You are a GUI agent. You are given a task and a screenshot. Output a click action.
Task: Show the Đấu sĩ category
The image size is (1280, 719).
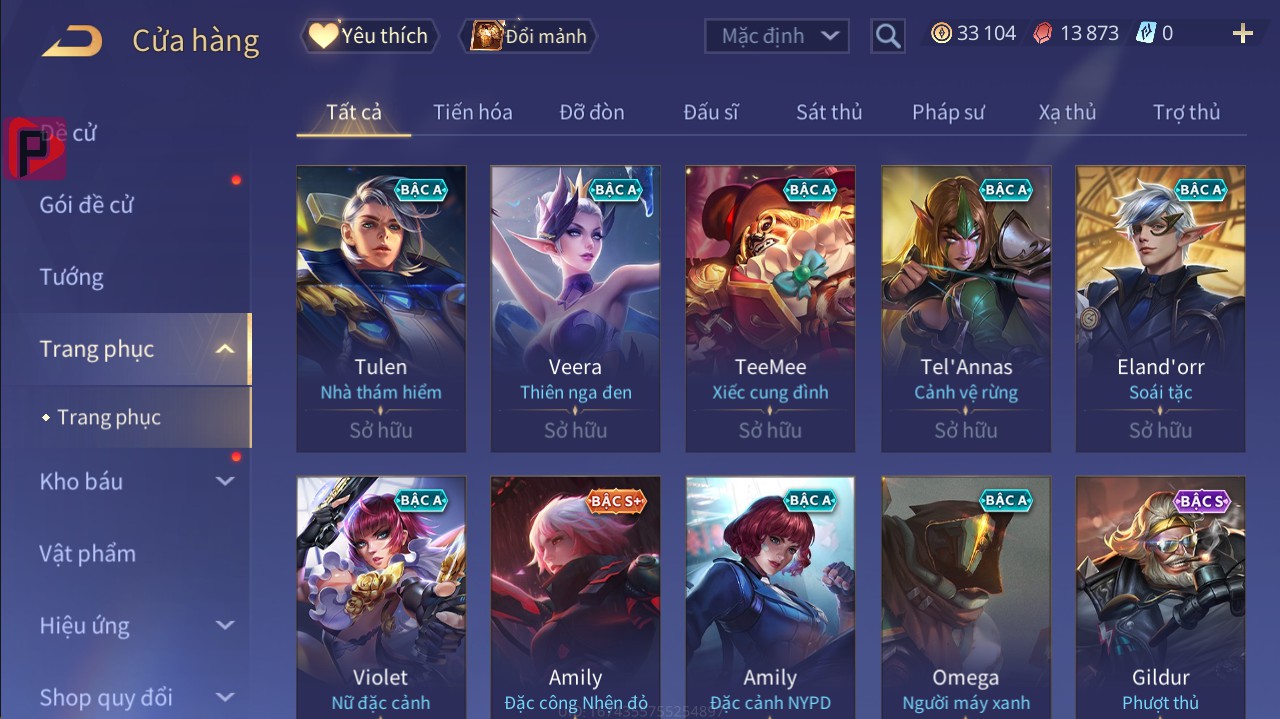click(x=711, y=112)
